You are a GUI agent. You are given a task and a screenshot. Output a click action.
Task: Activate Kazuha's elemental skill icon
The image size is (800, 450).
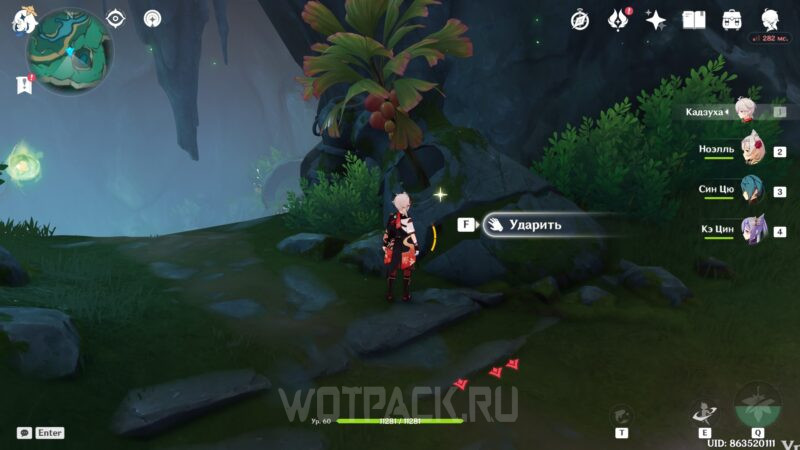point(705,411)
